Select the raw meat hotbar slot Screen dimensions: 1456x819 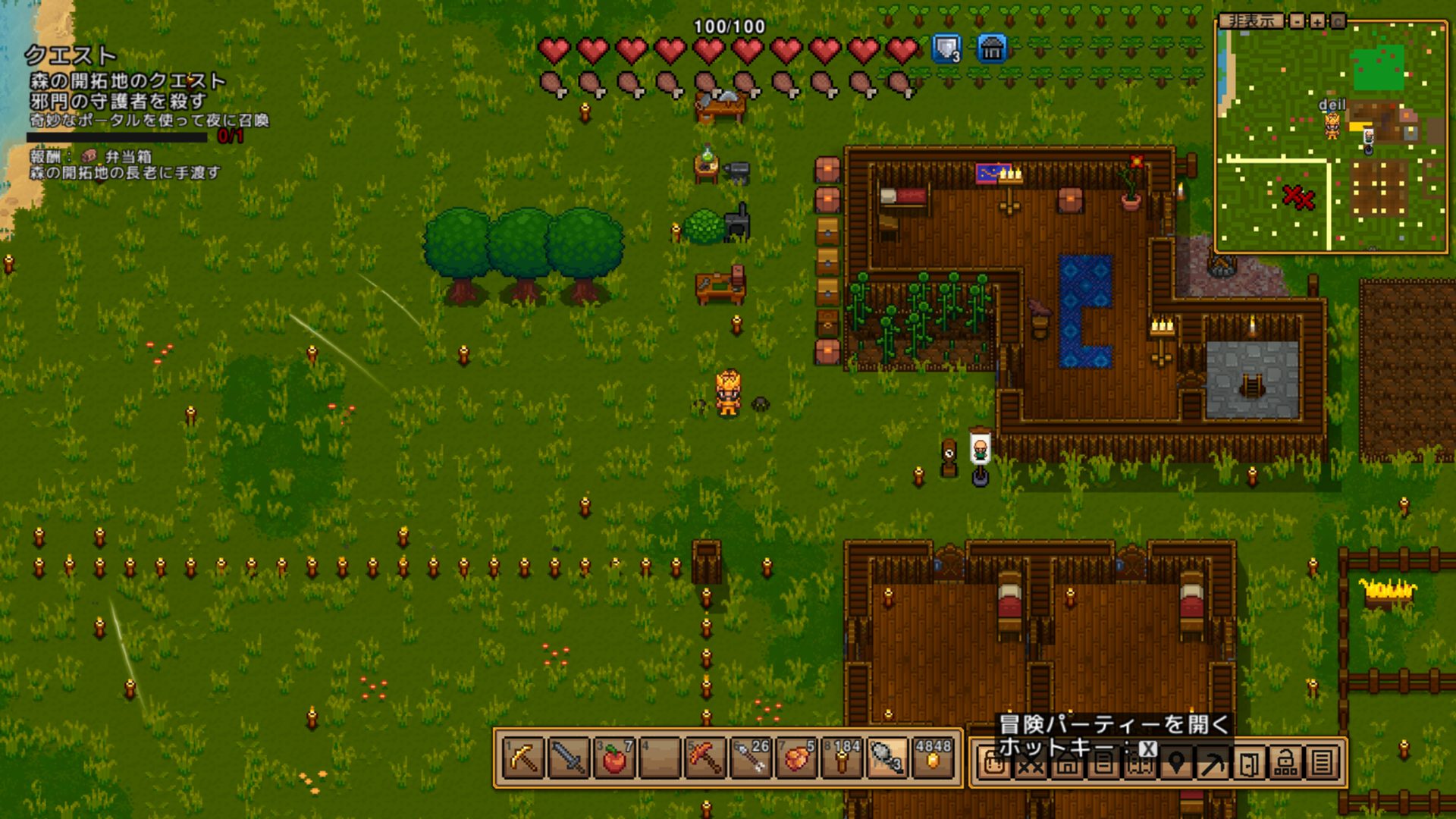pos(795,759)
